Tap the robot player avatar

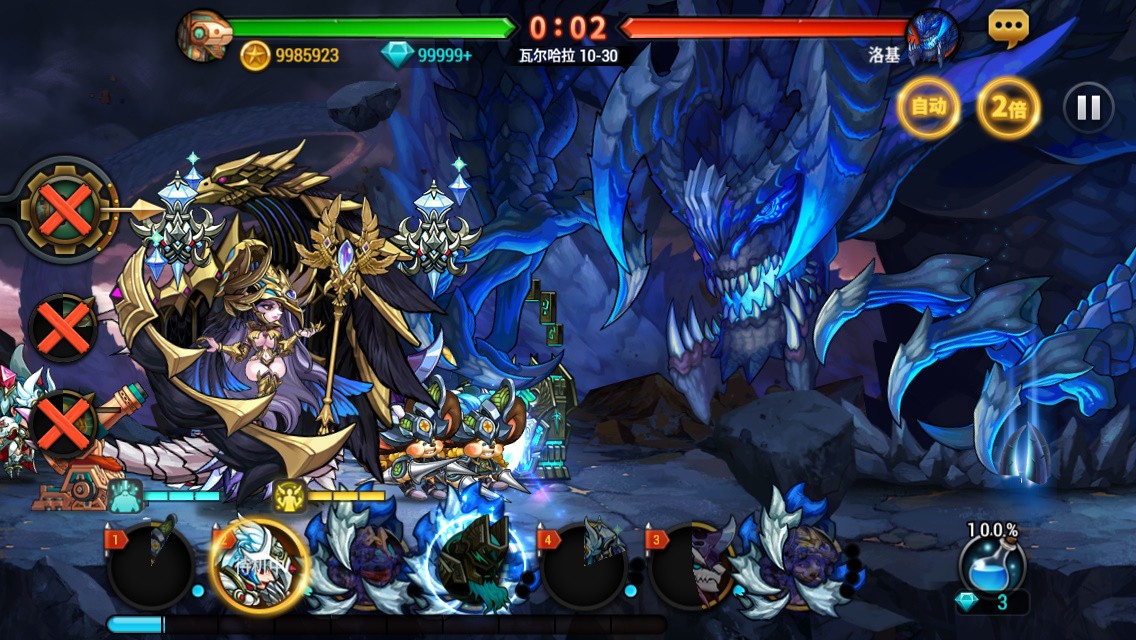tap(203, 37)
